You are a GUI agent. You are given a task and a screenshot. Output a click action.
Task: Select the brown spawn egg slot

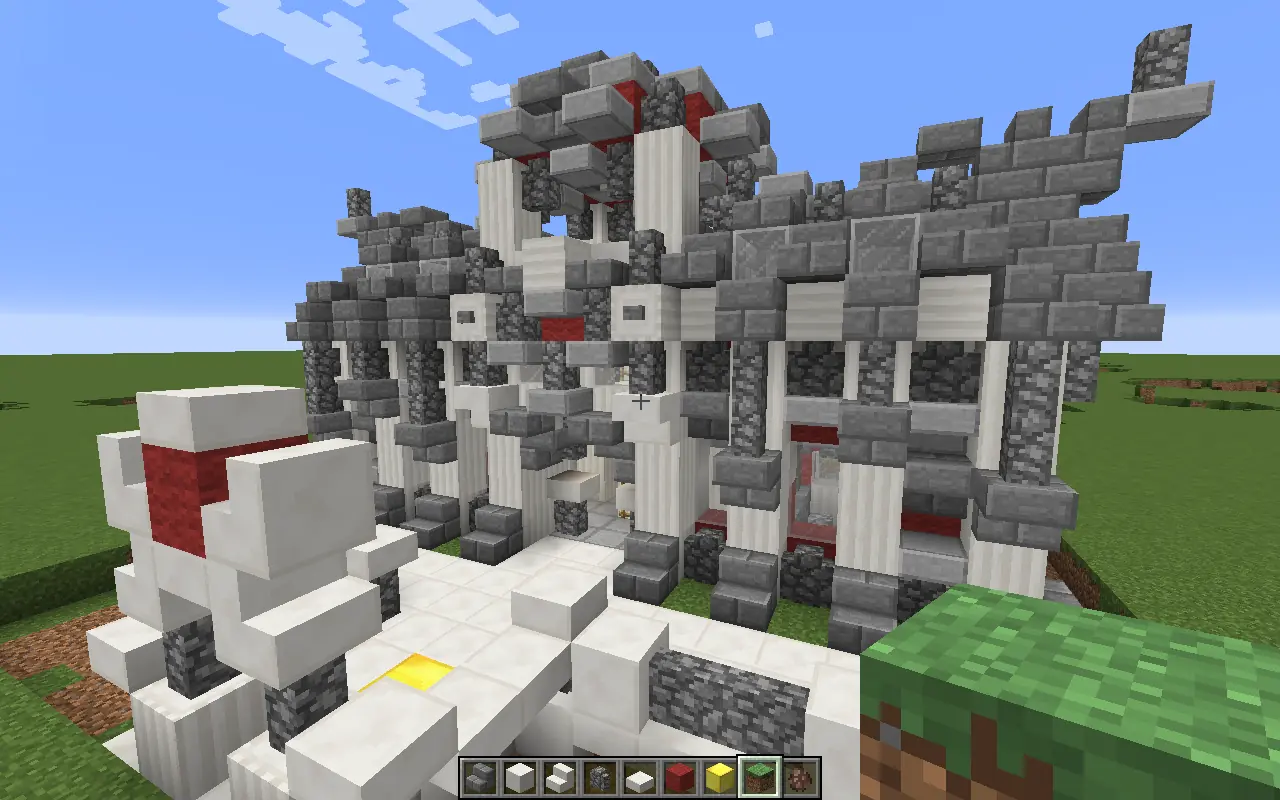coord(800,777)
